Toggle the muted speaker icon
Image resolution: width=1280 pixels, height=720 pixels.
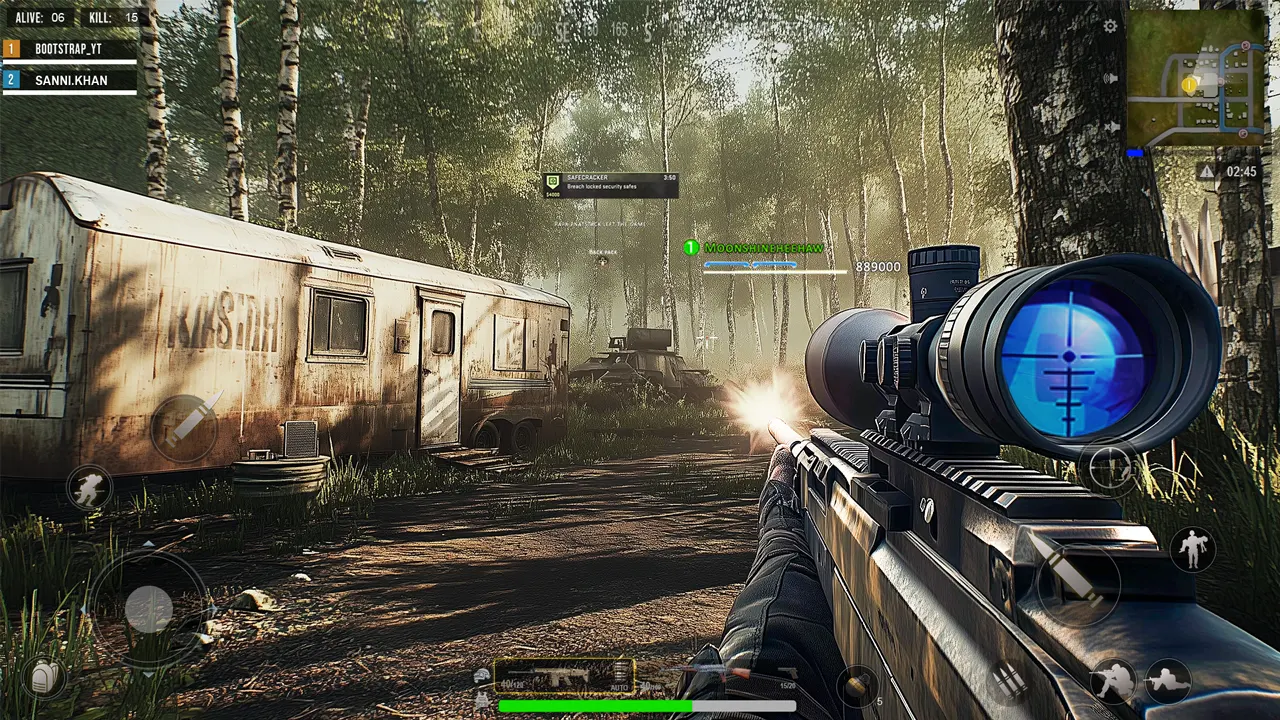tap(1110, 127)
